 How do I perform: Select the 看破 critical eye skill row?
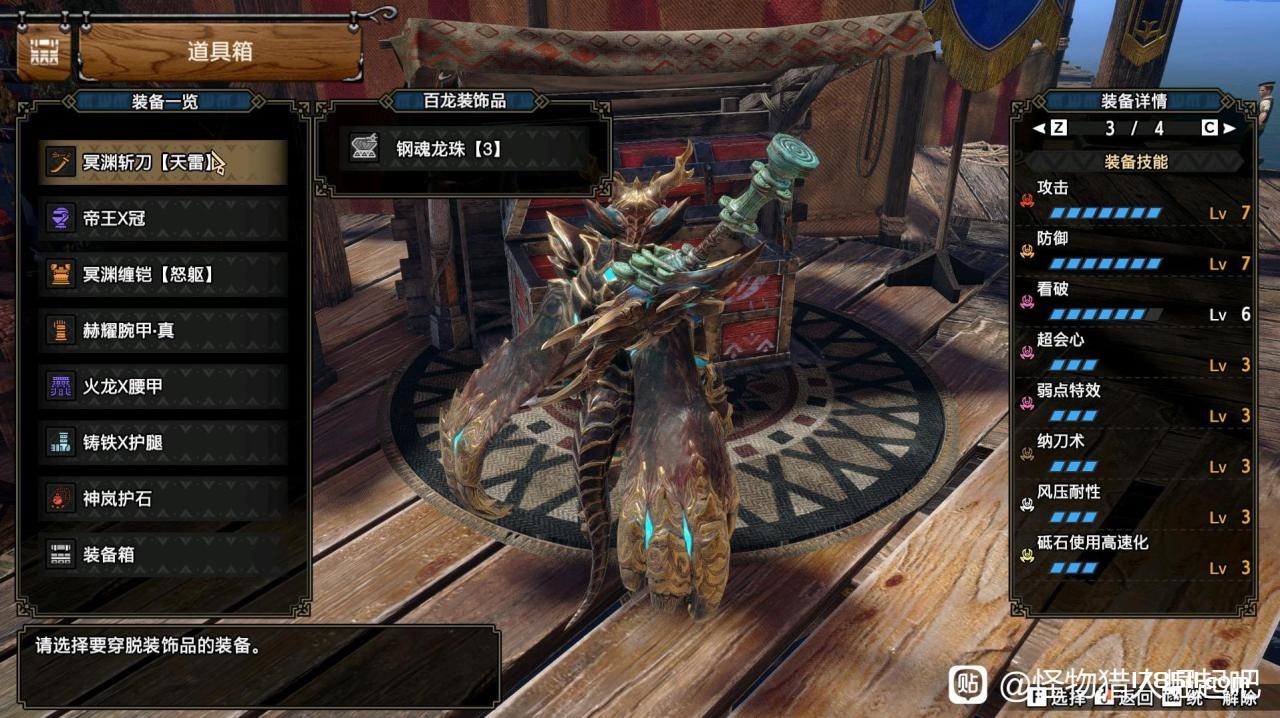(1135, 302)
